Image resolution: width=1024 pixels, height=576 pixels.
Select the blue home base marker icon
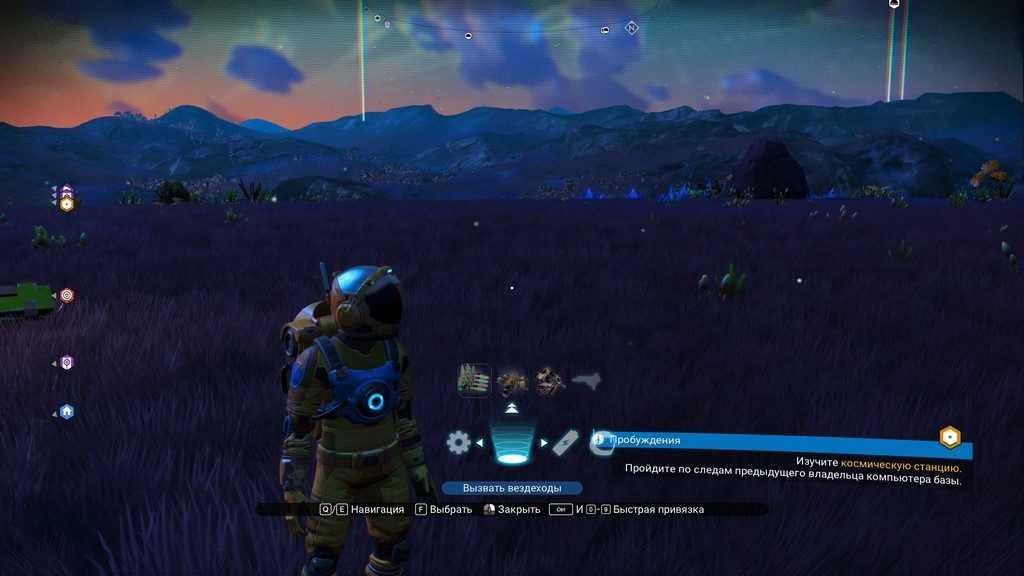(67, 411)
